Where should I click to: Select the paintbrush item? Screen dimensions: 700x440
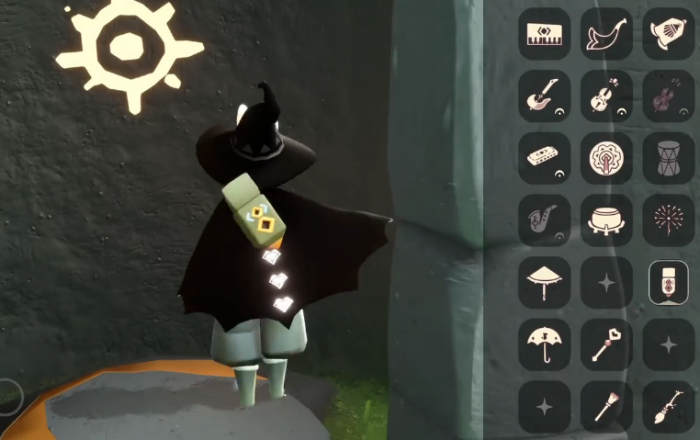(606, 407)
